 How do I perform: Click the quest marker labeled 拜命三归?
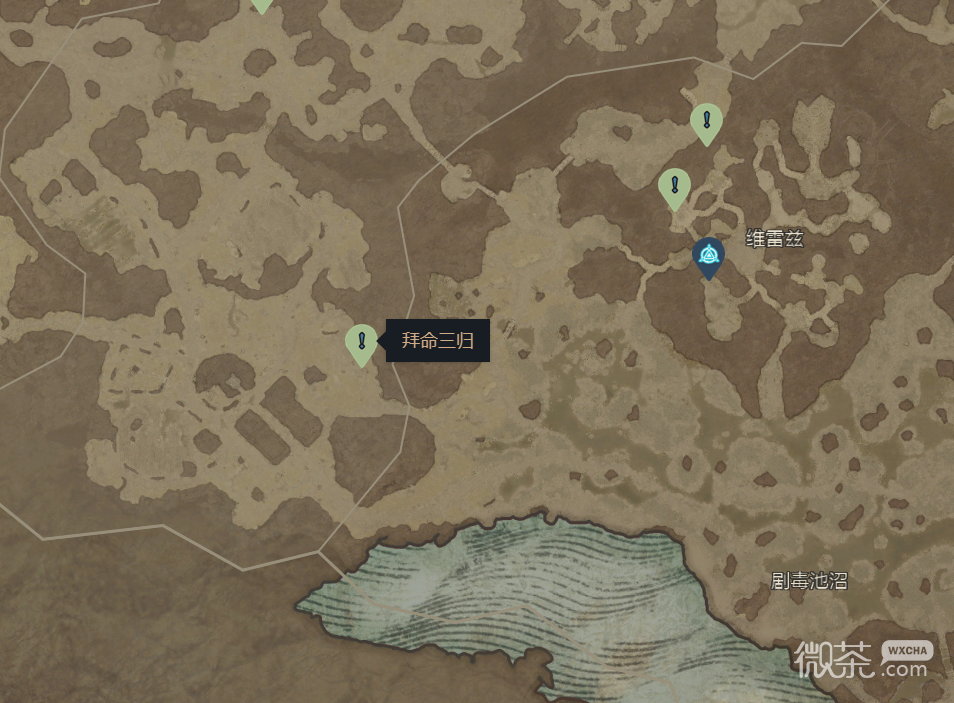click(361, 342)
